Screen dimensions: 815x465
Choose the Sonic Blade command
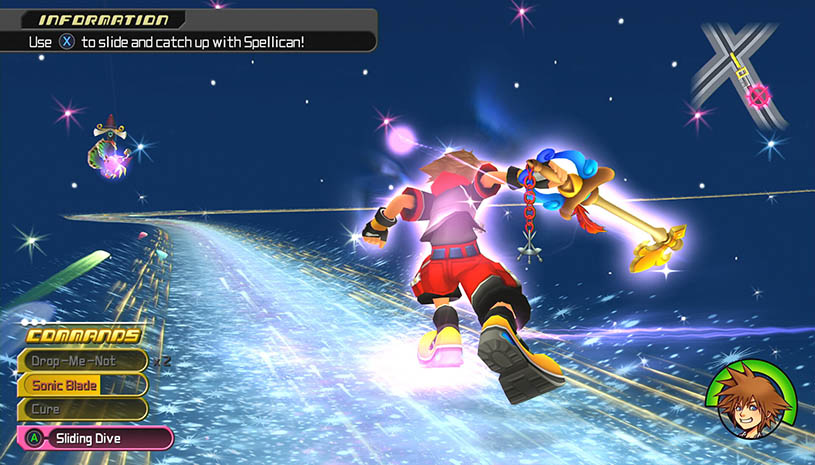[x=82, y=385]
